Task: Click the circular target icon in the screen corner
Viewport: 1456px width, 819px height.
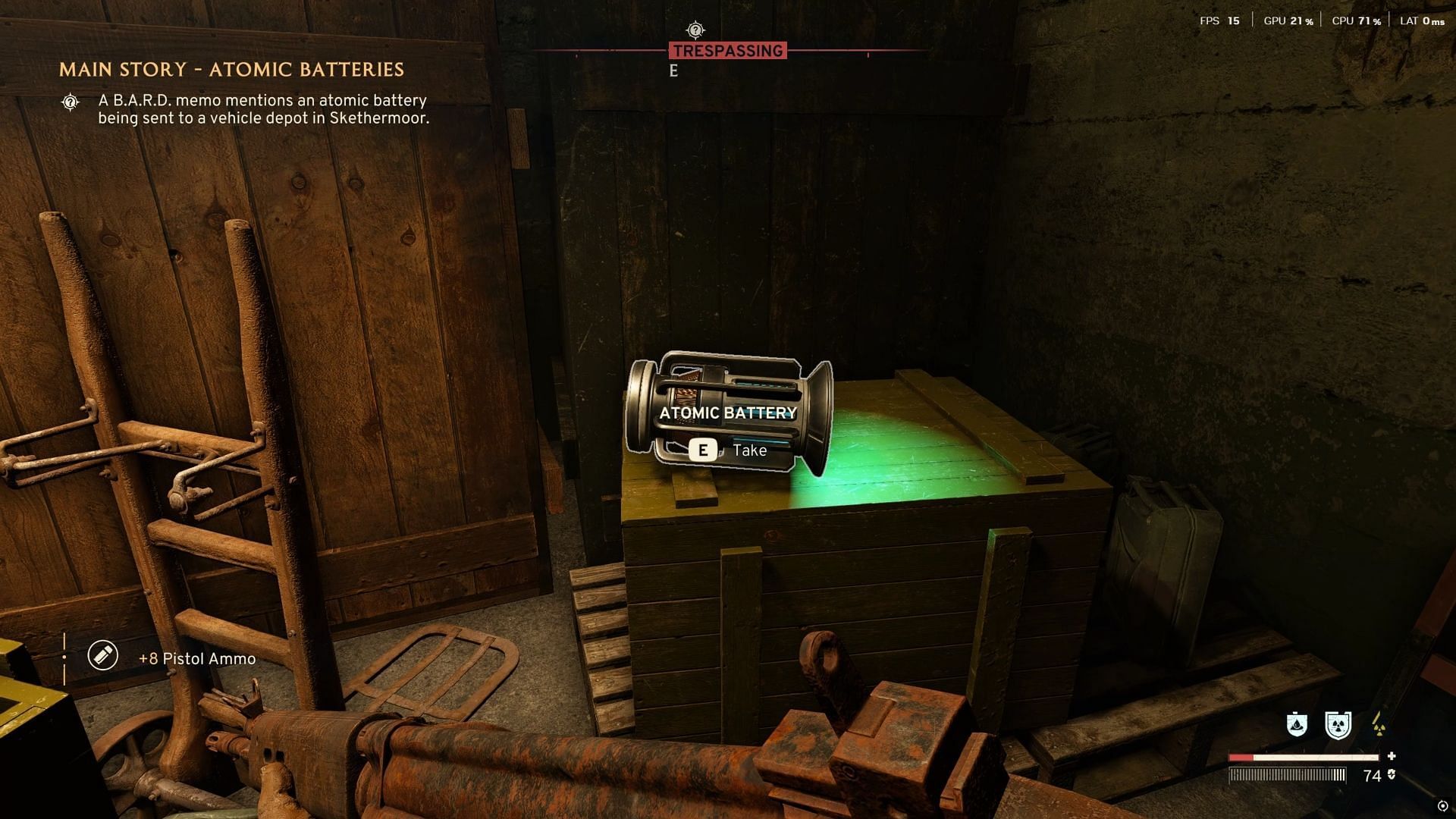Action: (1442, 806)
